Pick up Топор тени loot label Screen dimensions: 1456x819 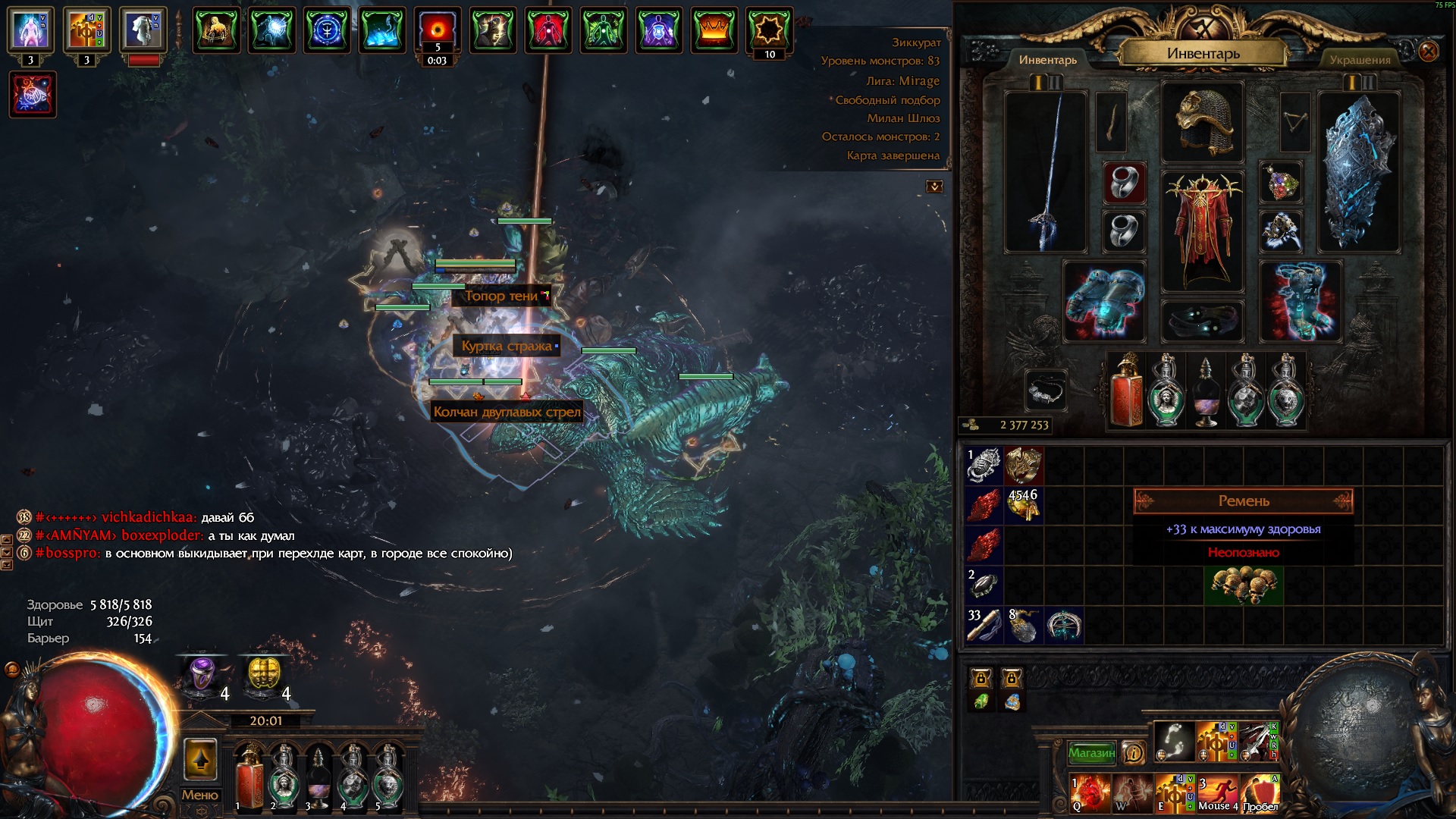click(501, 296)
